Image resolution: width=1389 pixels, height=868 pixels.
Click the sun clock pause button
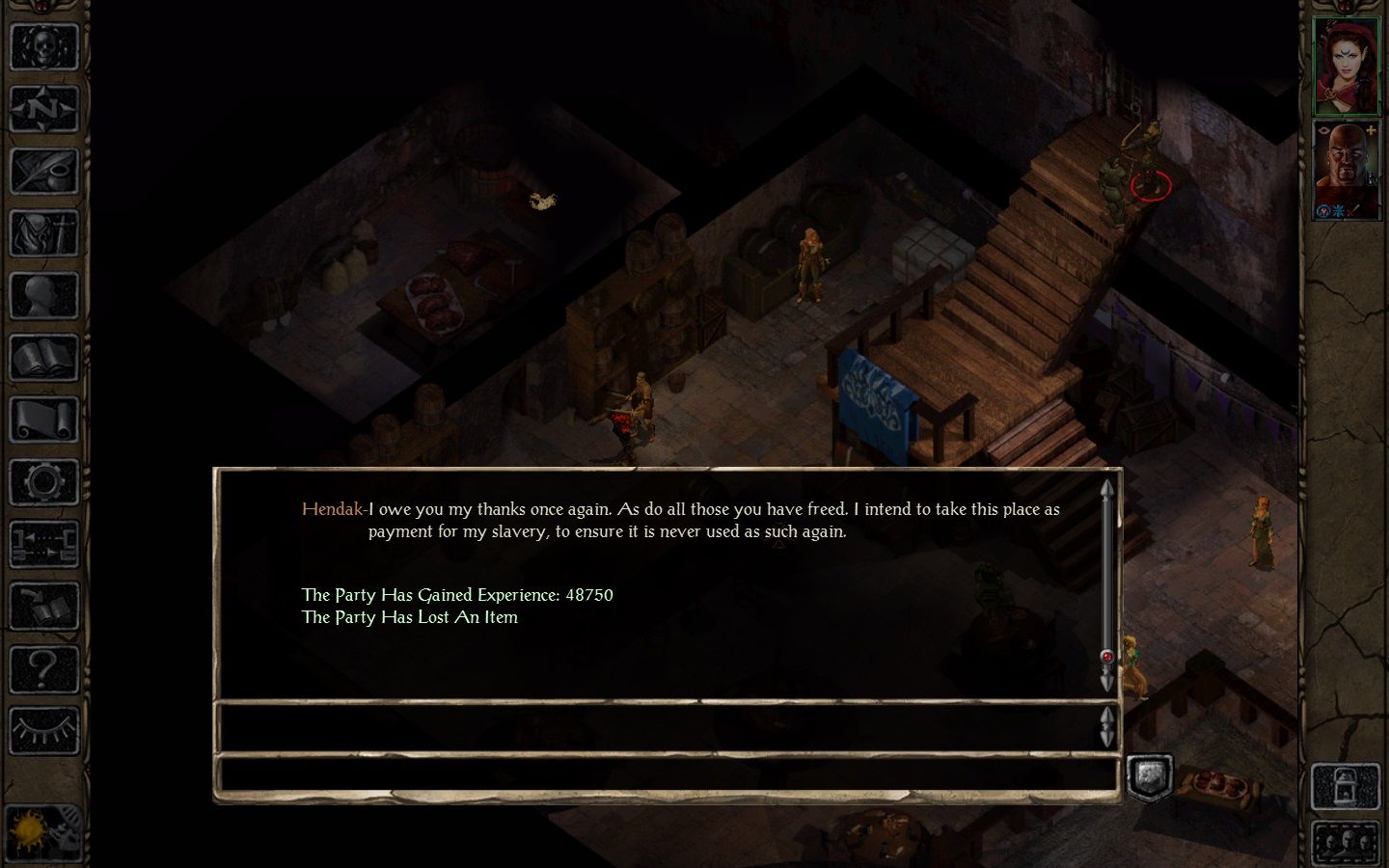43,830
